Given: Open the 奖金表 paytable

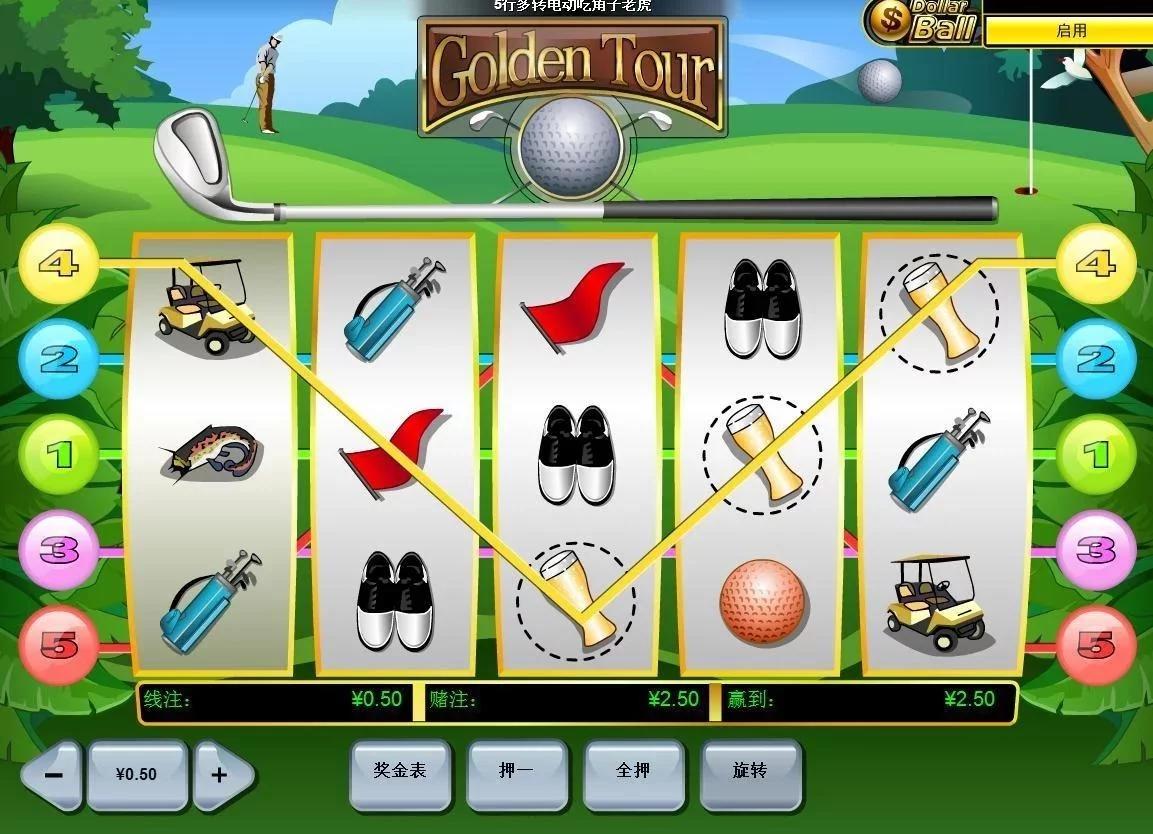Looking at the screenshot, I should tap(400, 773).
